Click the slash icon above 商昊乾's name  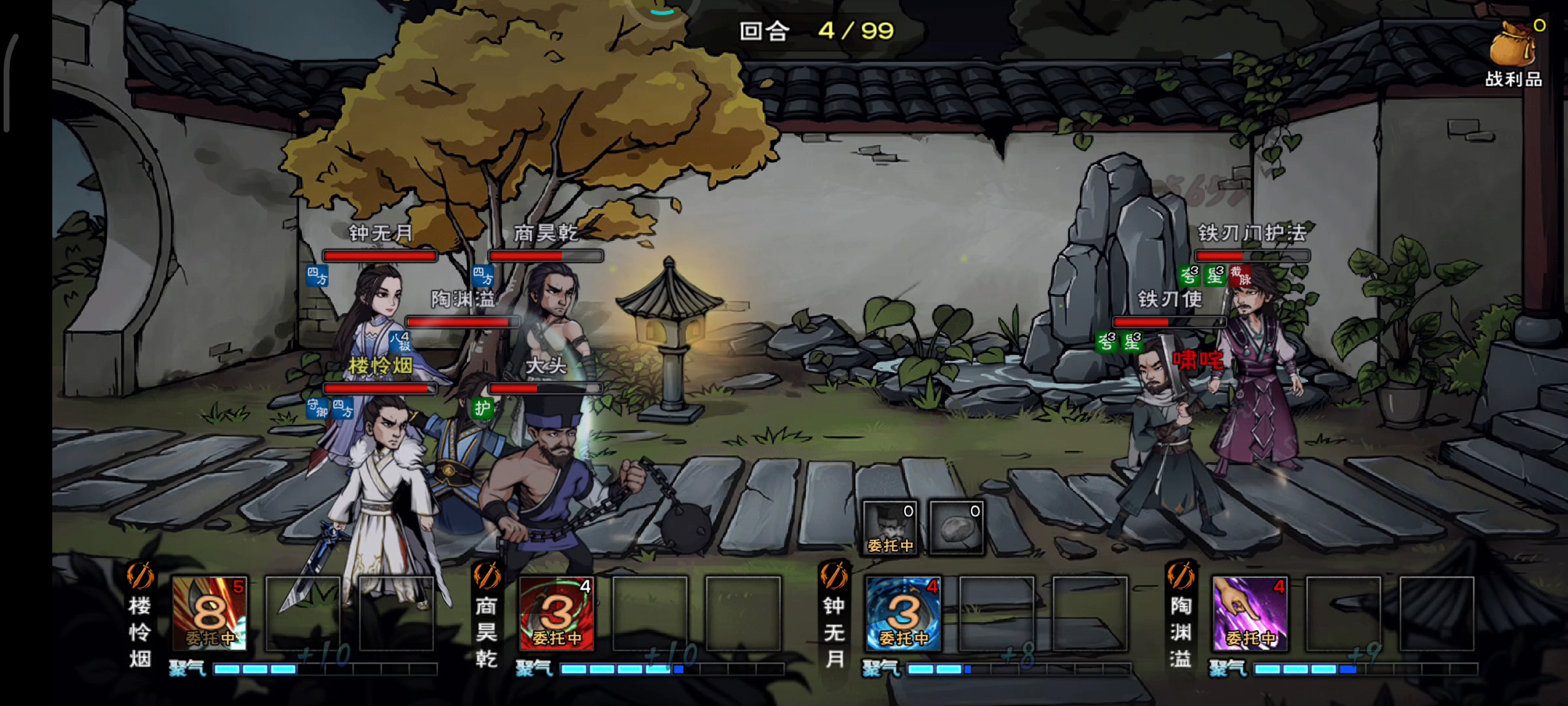pos(487,576)
